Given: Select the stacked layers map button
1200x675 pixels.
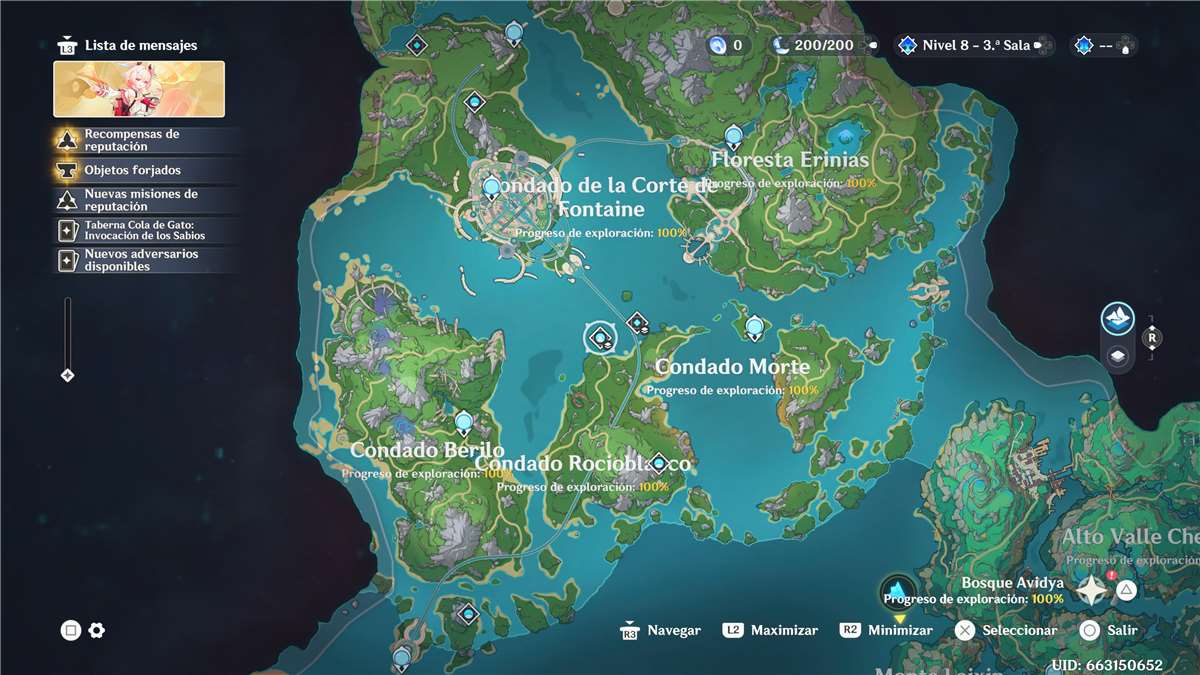Looking at the screenshot, I should point(1118,356).
